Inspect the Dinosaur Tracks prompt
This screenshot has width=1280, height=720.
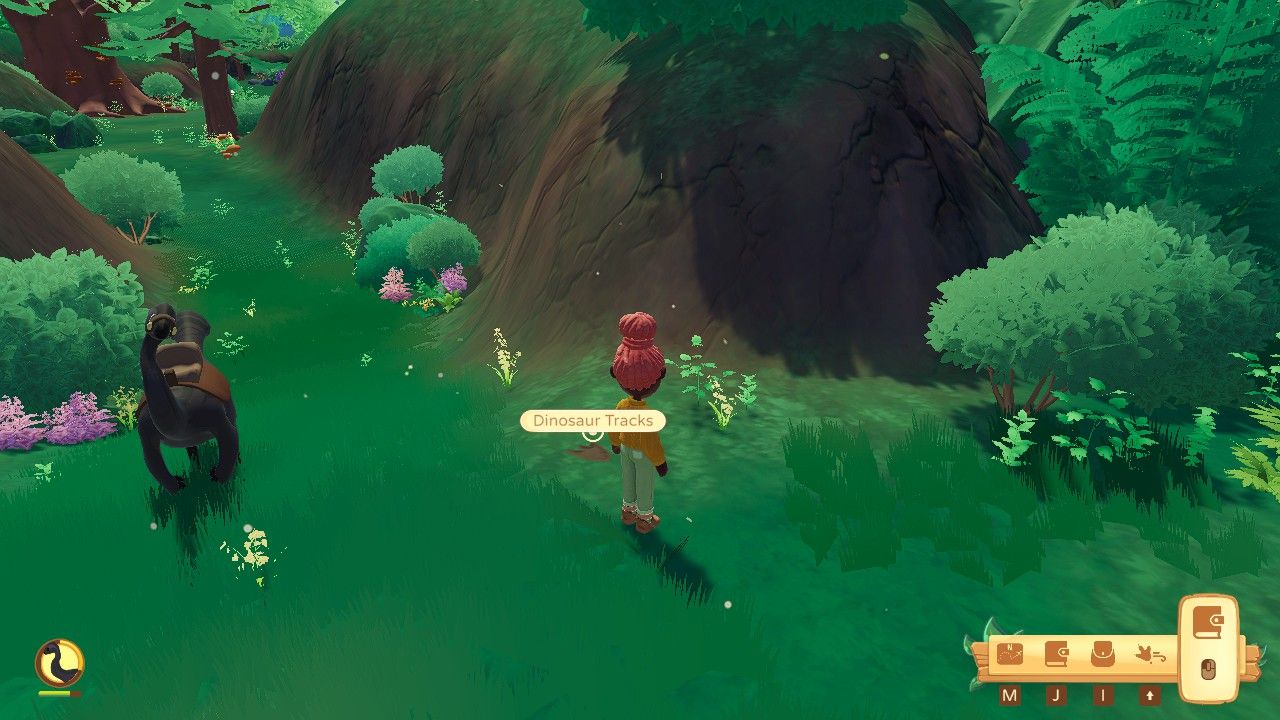pos(592,421)
